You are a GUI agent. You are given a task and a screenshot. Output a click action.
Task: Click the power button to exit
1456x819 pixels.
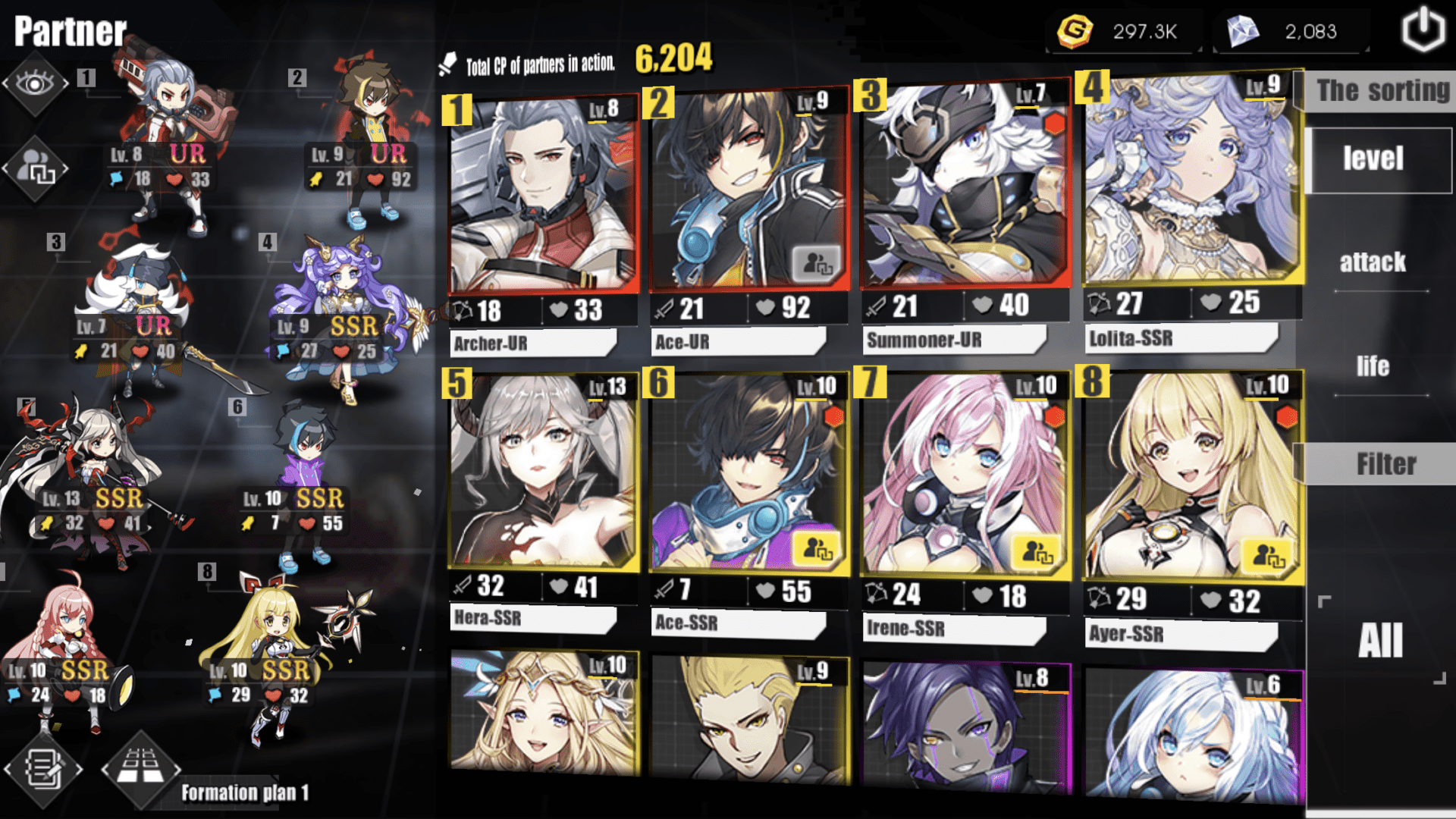[x=1423, y=30]
